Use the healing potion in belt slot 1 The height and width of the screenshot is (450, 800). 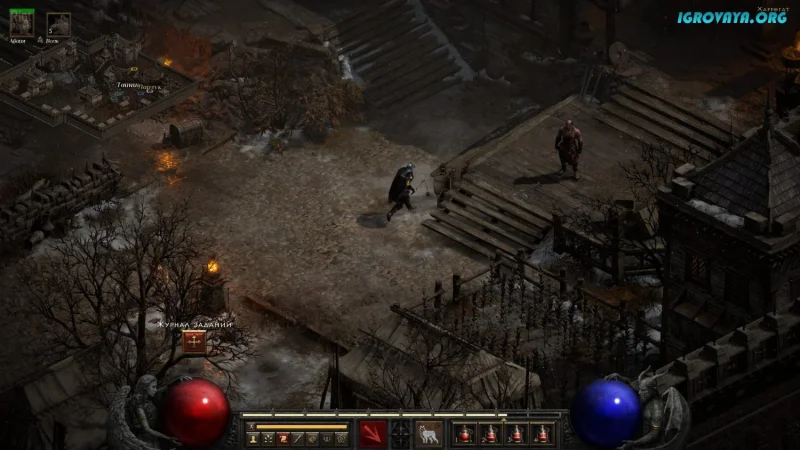pos(464,434)
